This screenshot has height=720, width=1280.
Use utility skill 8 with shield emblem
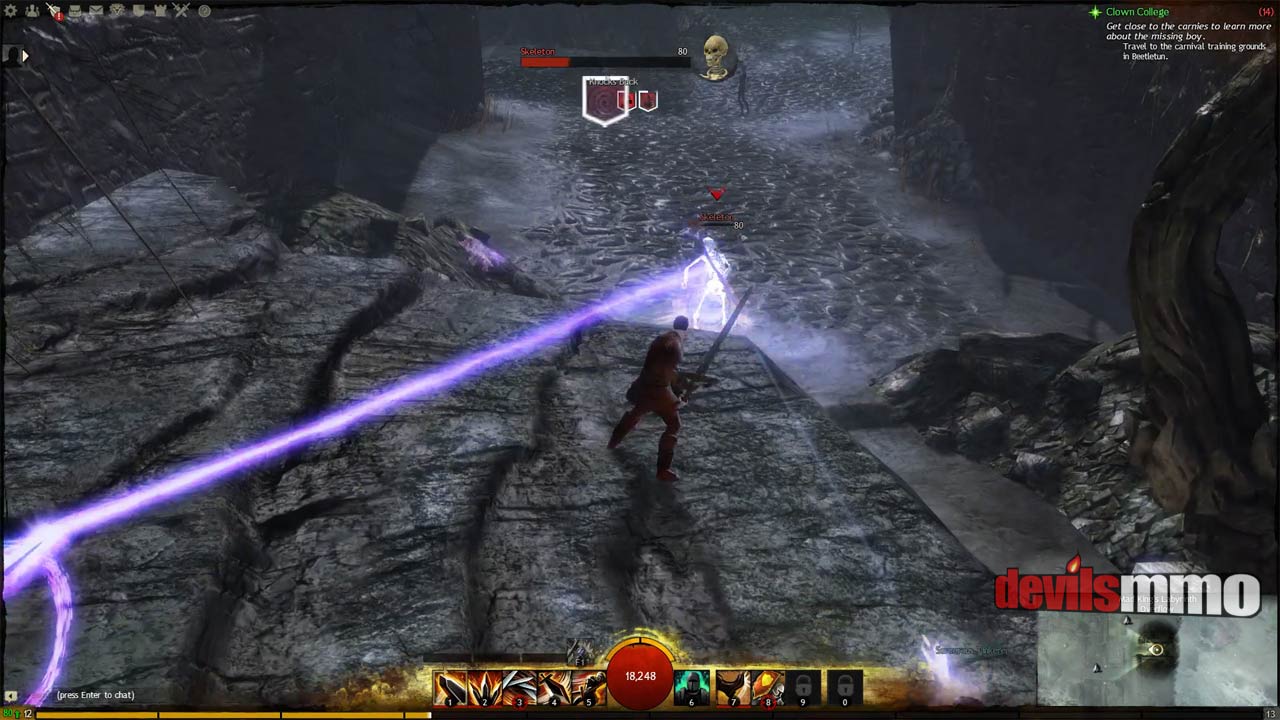pos(768,688)
